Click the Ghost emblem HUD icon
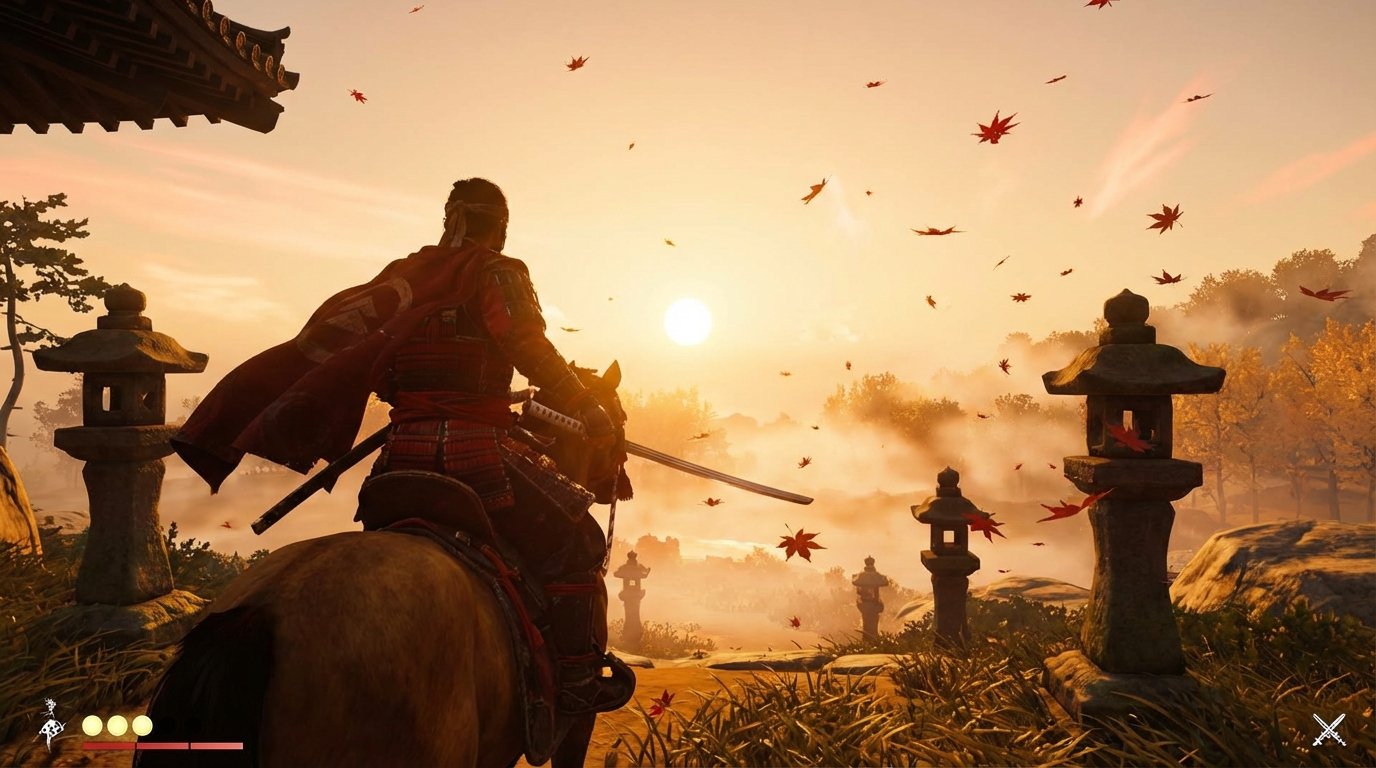 (50, 722)
